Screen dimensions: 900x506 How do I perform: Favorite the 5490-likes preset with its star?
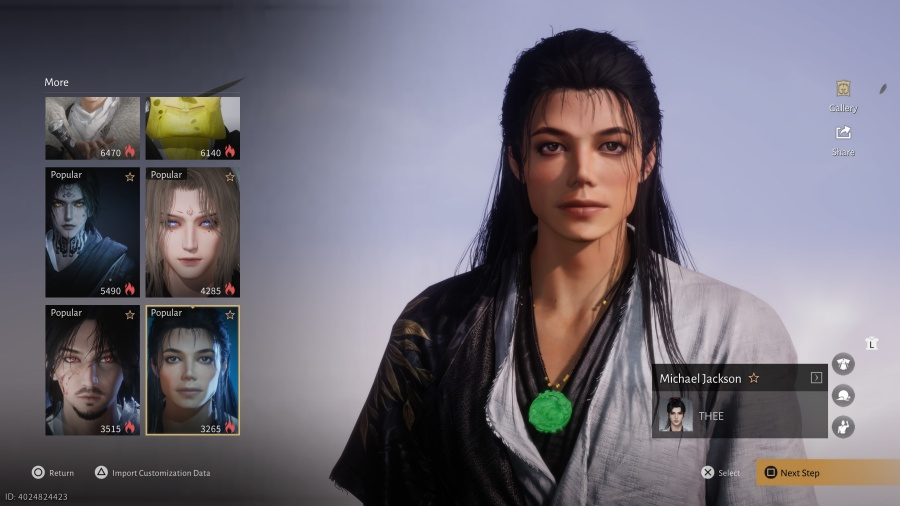[x=129, y=177]
